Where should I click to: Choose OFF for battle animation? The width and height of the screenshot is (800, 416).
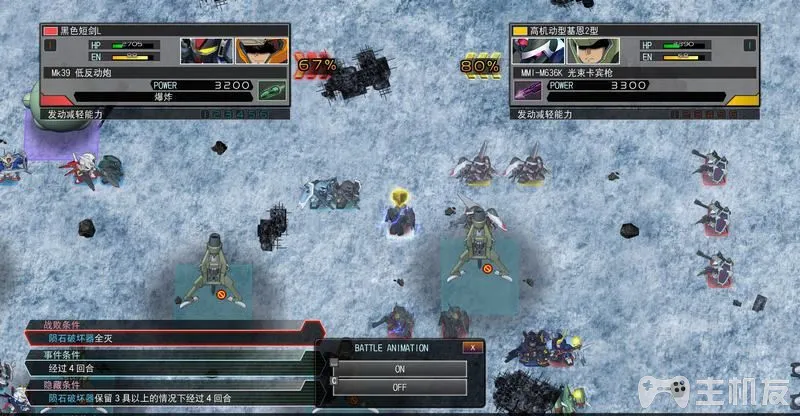(400, 387)
